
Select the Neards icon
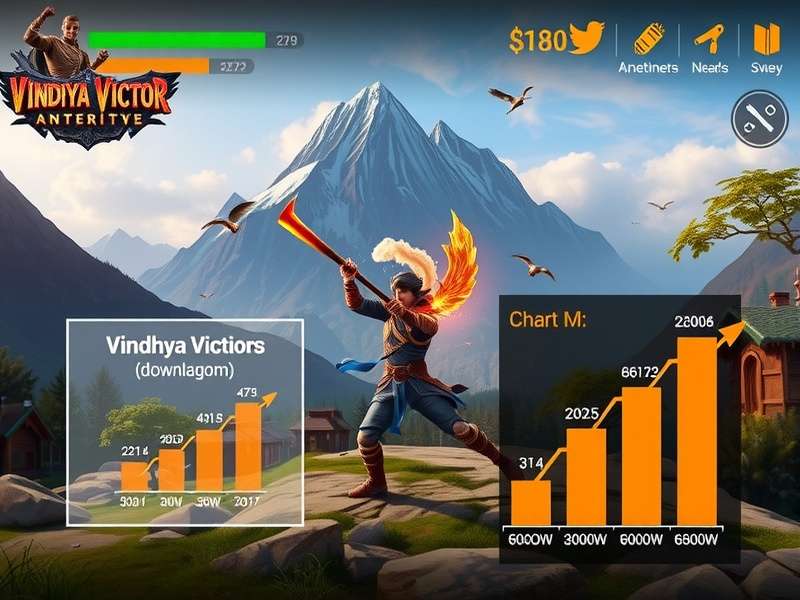[709, 40]
